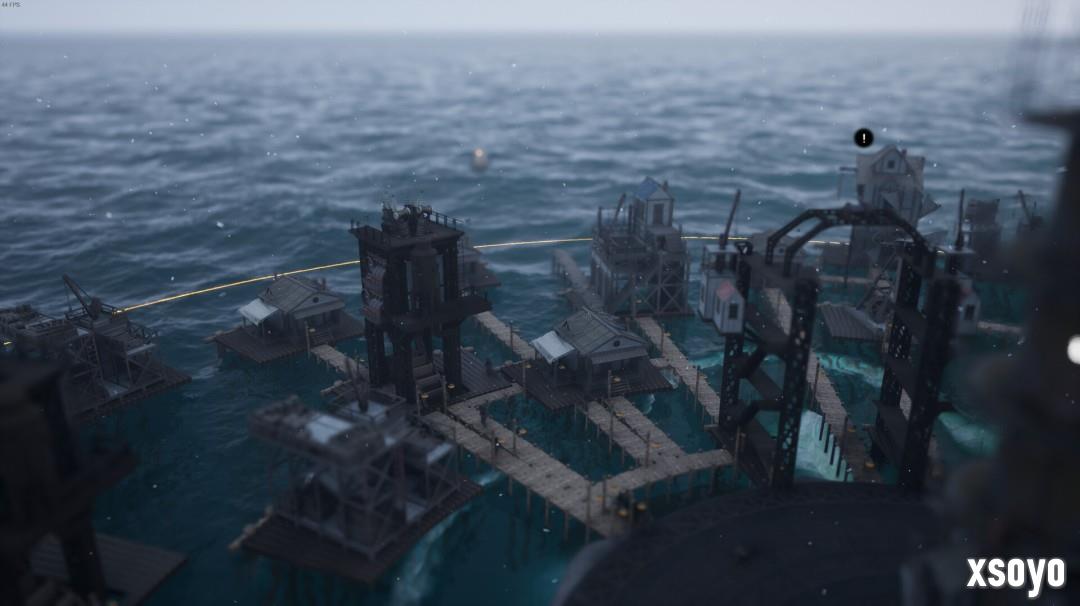
Task: Click the exclamation alert marker above the building
Action: coord(864,138)
